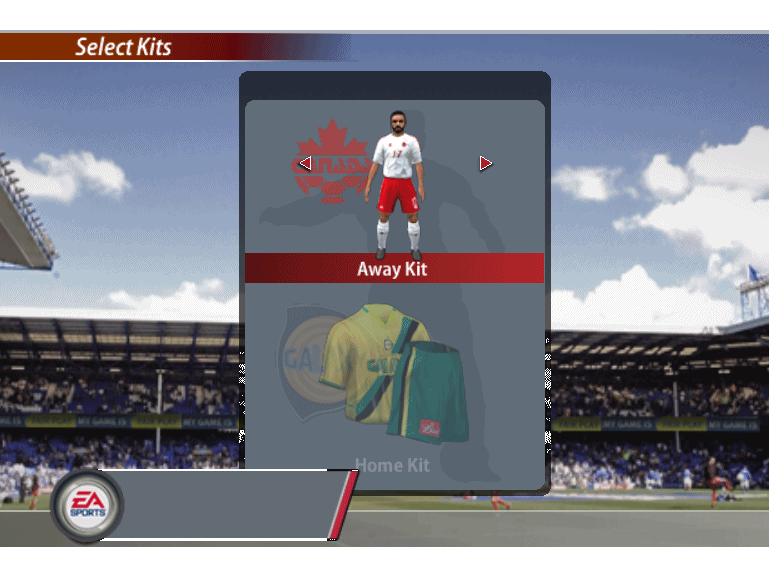The width and height of the screenshot is (769, 568).
Task: Click the left arrow to change kit
Action: click(x=305, y=163)
